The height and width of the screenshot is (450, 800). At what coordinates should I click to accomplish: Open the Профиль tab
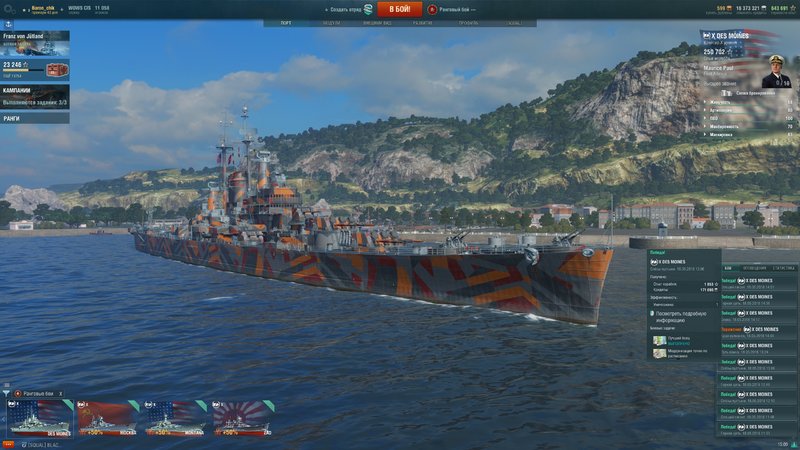click(468, 22)
